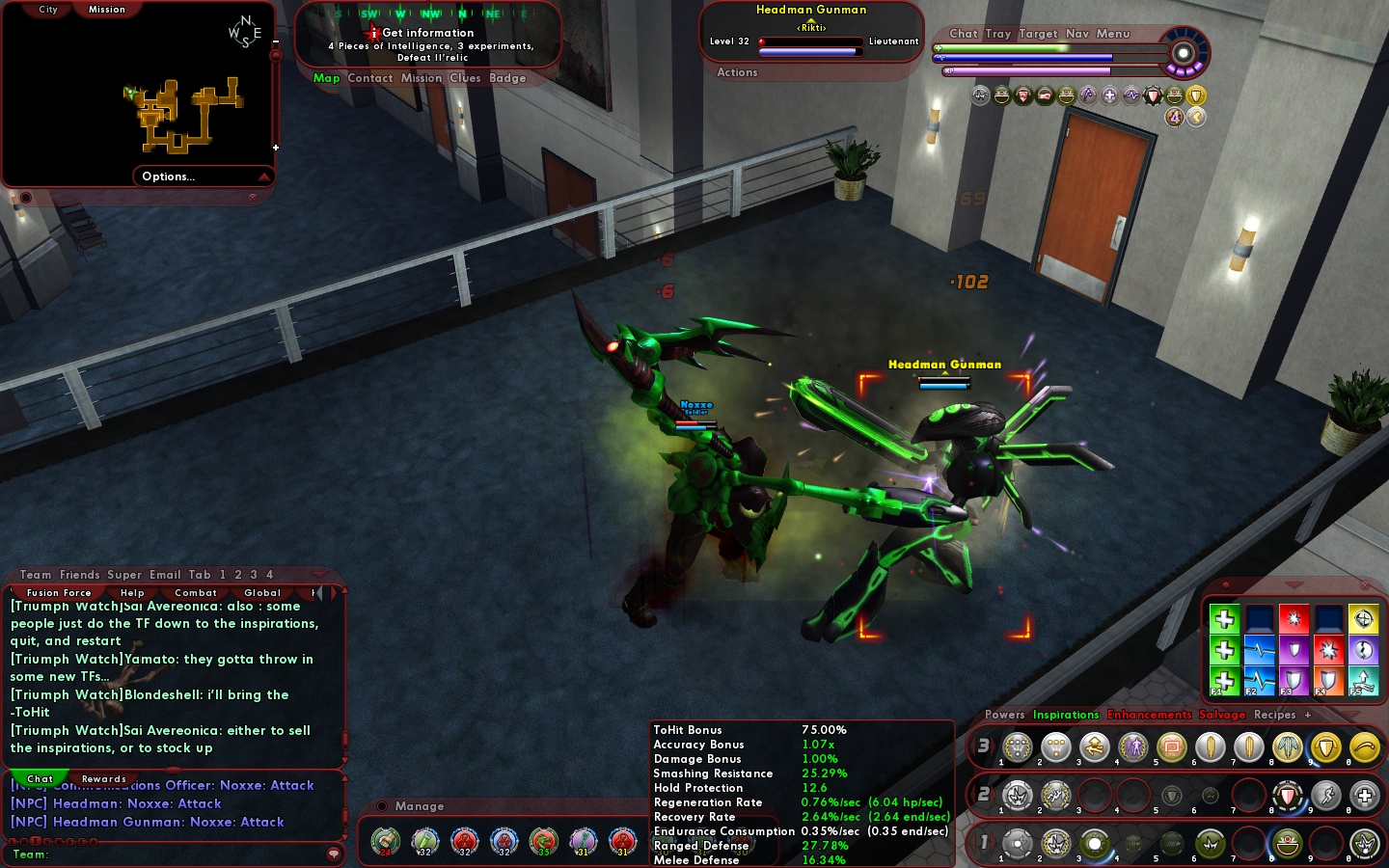The image size is (1389, 868).
Task: Switch chat to the Combat tab
Action: coord(196,593)
